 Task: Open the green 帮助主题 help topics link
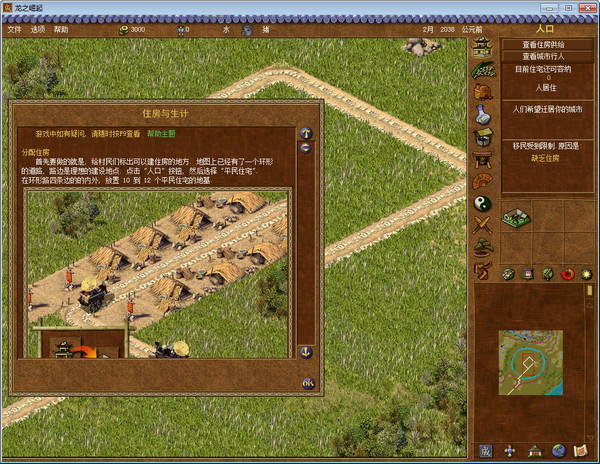click(161, 133)
